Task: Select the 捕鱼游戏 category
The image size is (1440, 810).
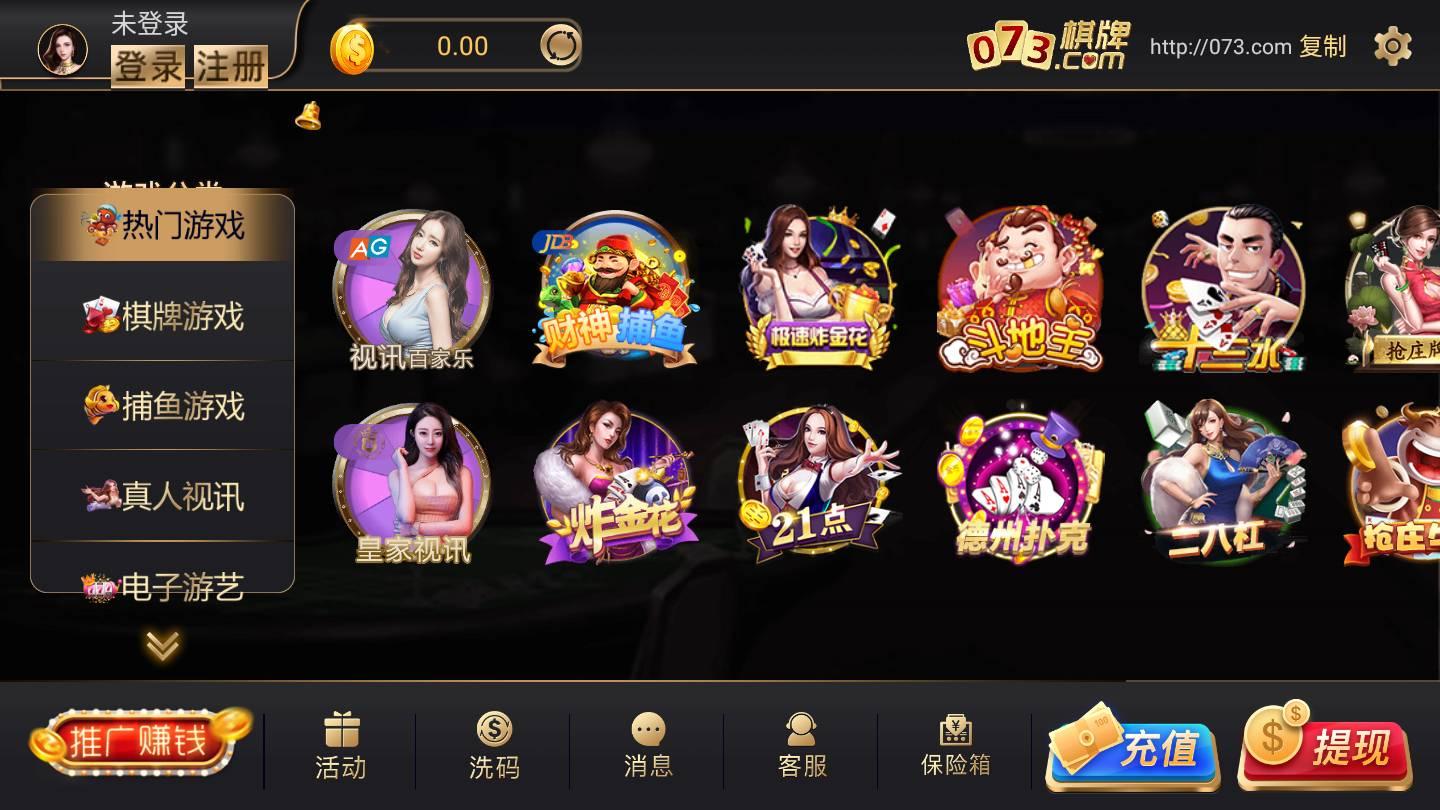Action: click(x=162, y=406)
